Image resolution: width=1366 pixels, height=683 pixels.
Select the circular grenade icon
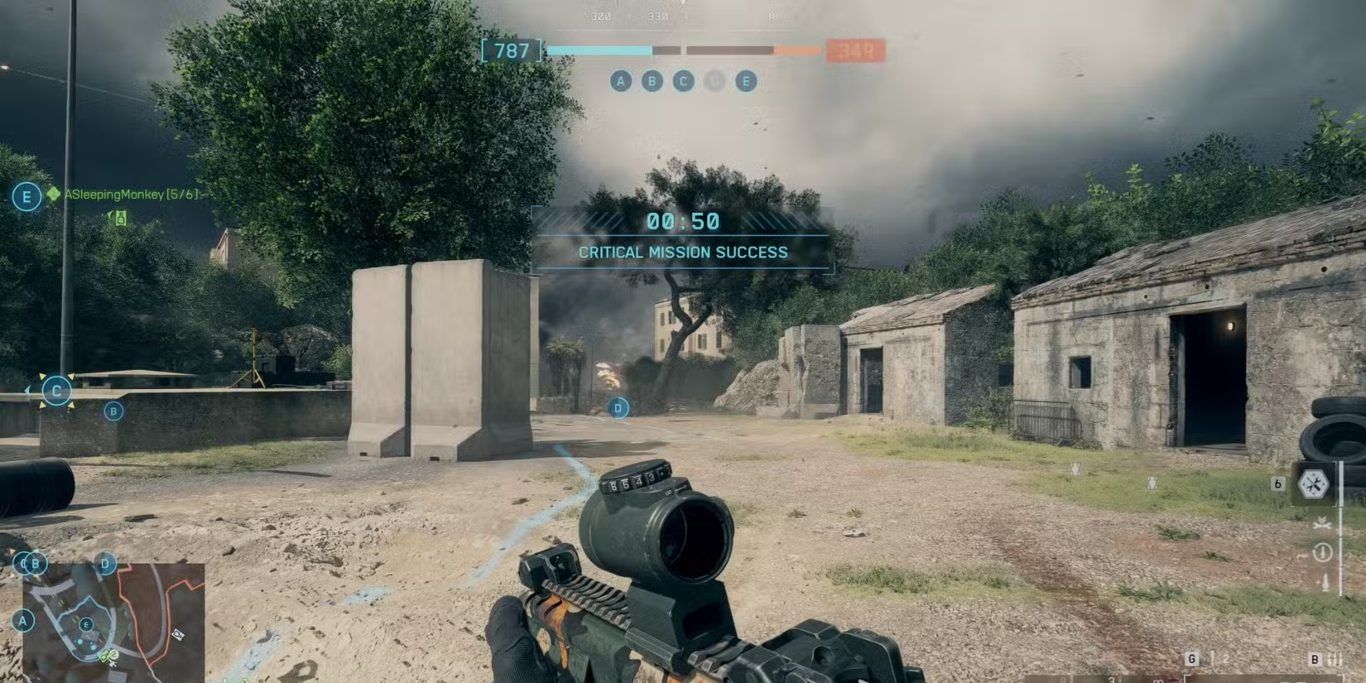(x=1323, y=552)
